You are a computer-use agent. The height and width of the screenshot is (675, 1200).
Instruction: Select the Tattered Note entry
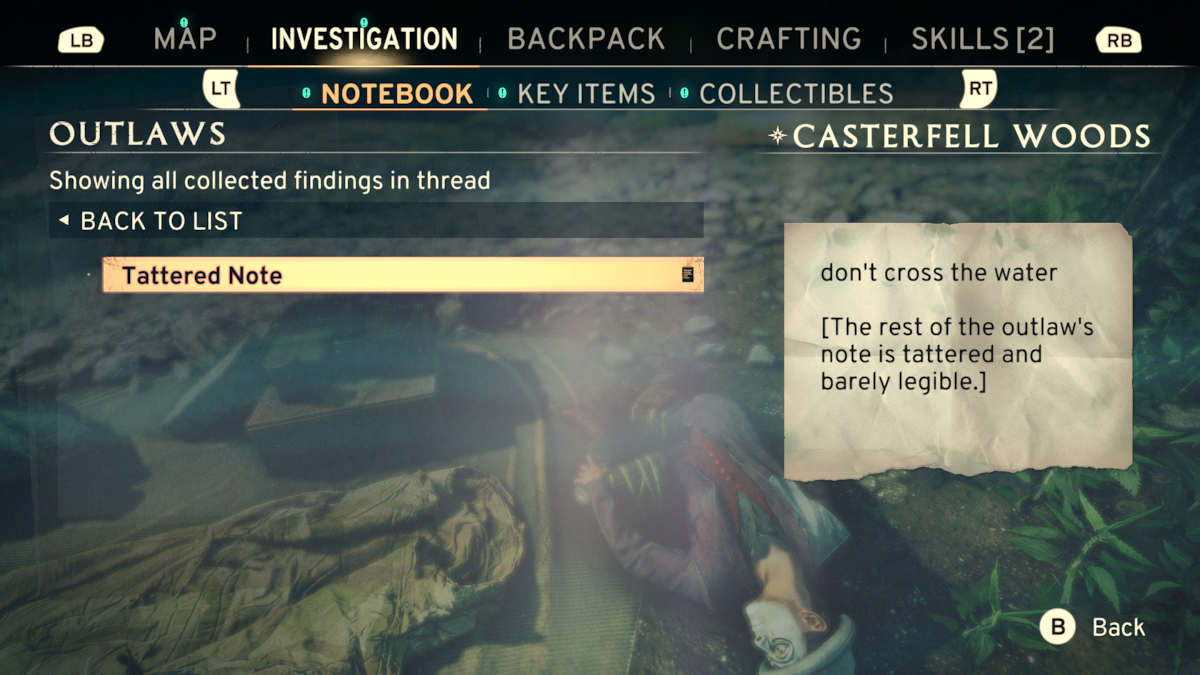pos(403,275)
